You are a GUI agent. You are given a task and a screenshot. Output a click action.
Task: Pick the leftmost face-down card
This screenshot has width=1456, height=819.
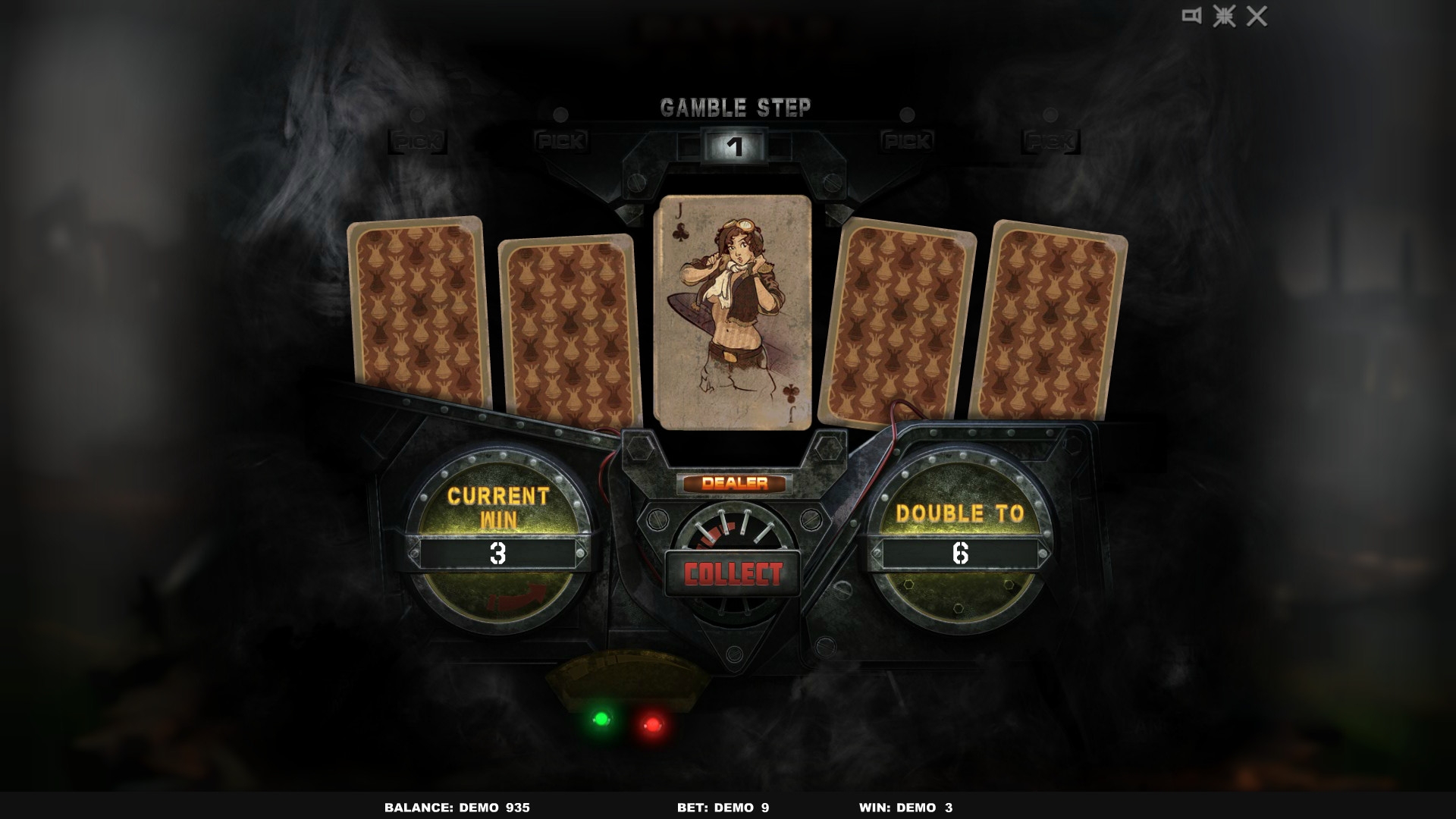[419, 312]
